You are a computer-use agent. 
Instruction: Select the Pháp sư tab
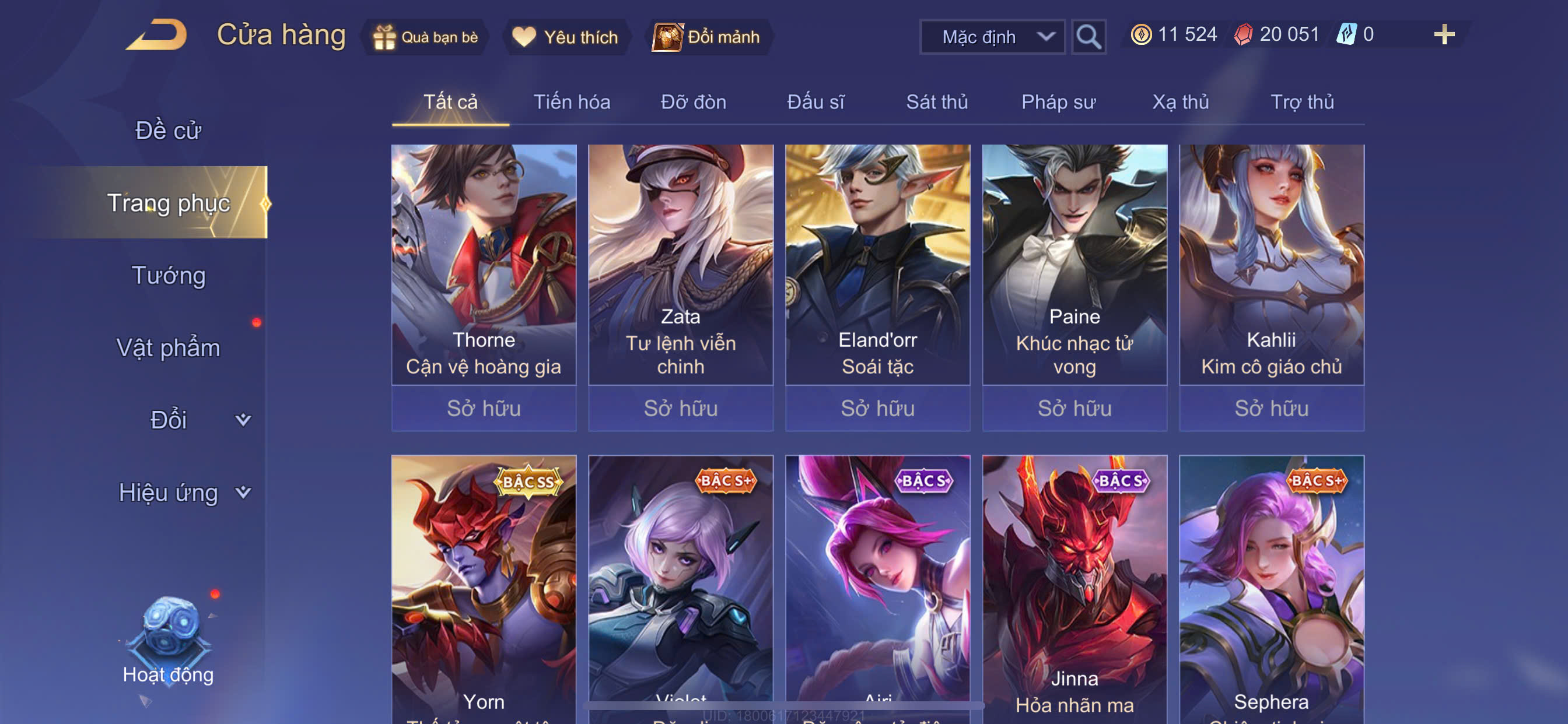tap(1058, 102)
